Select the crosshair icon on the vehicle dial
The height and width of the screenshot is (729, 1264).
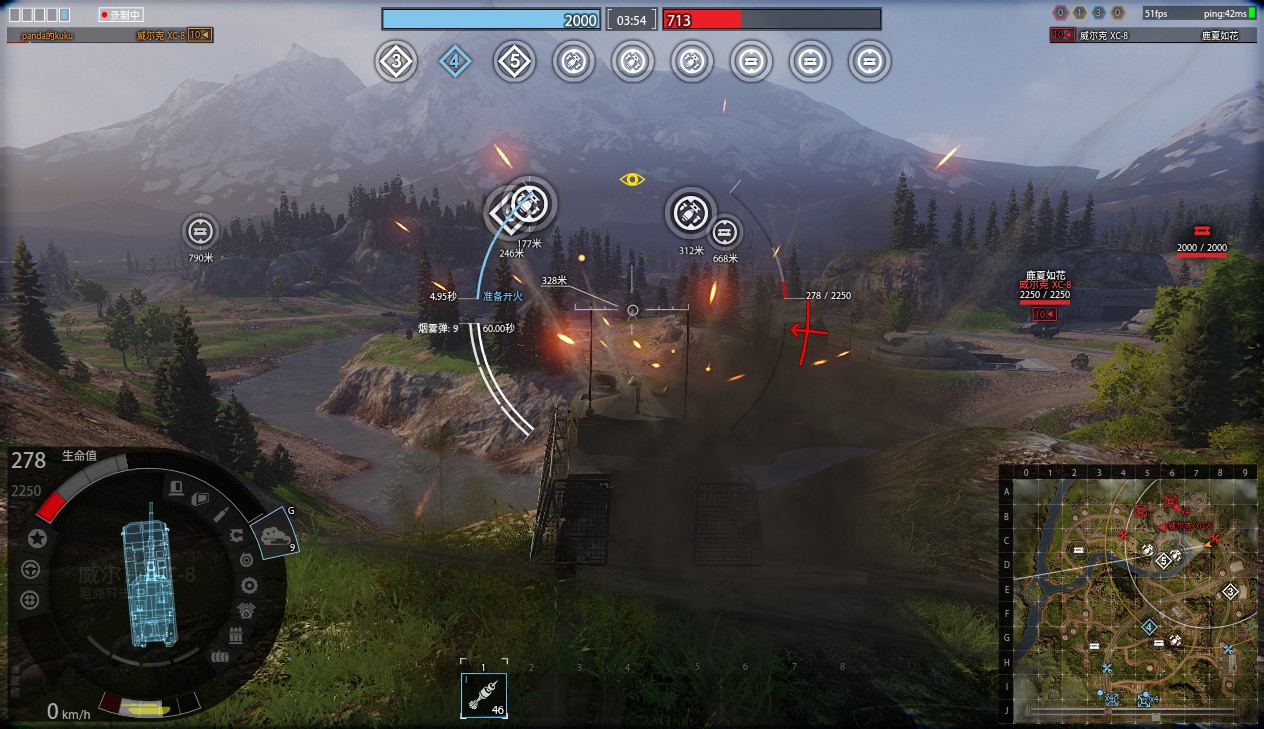(30, 600)
